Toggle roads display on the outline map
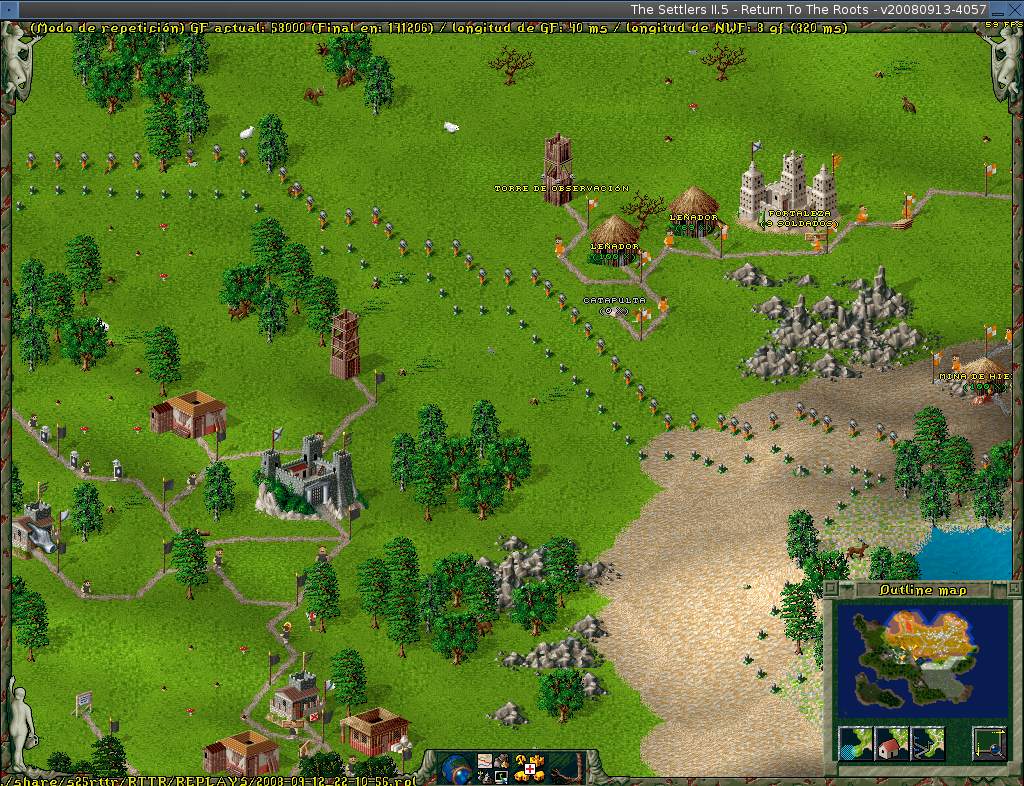This screenshot has height=786, width=1024. click(x=926, y=743)
